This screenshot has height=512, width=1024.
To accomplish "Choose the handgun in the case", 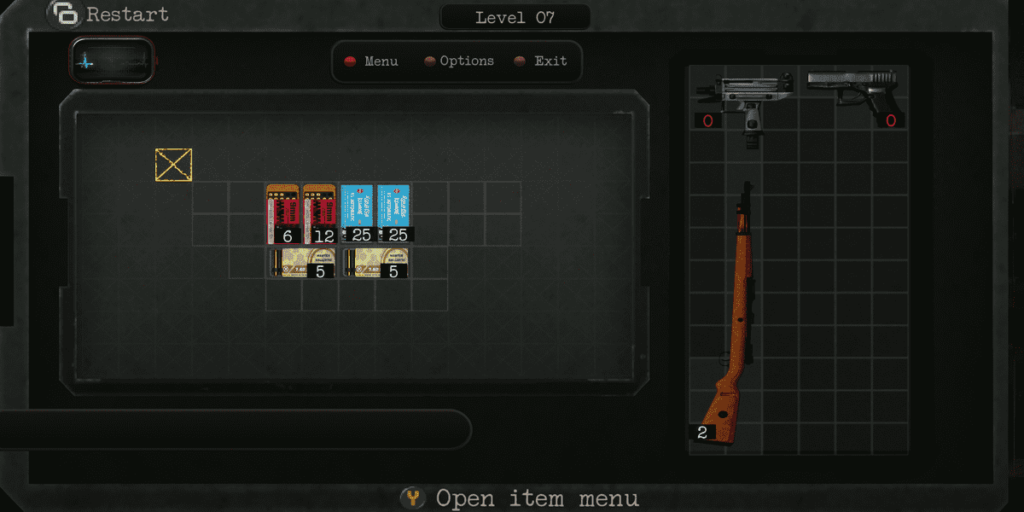I will (x=852, y=95).
